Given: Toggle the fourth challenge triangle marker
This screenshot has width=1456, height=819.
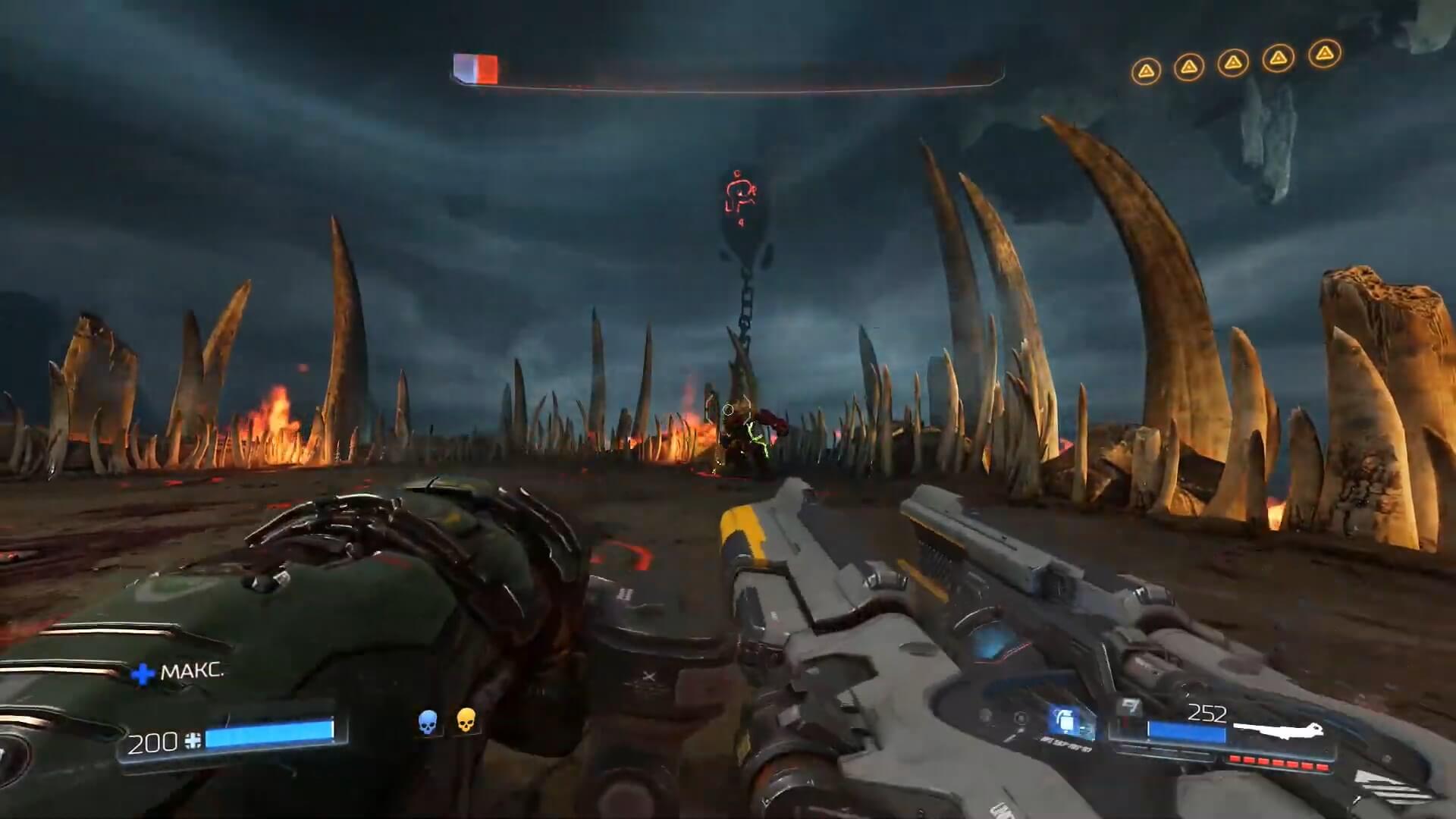Looking at the screenshot, I should pyautogui.click(x=1277, y=59).
